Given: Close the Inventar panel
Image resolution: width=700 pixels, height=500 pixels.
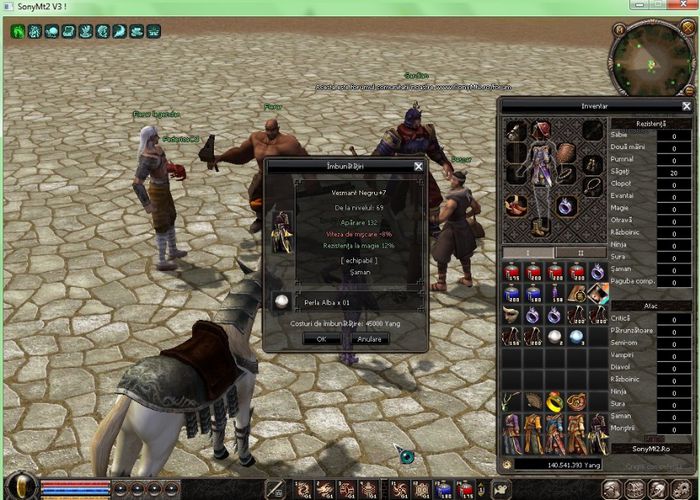Looking at the screenshot, I should [686, 106].
